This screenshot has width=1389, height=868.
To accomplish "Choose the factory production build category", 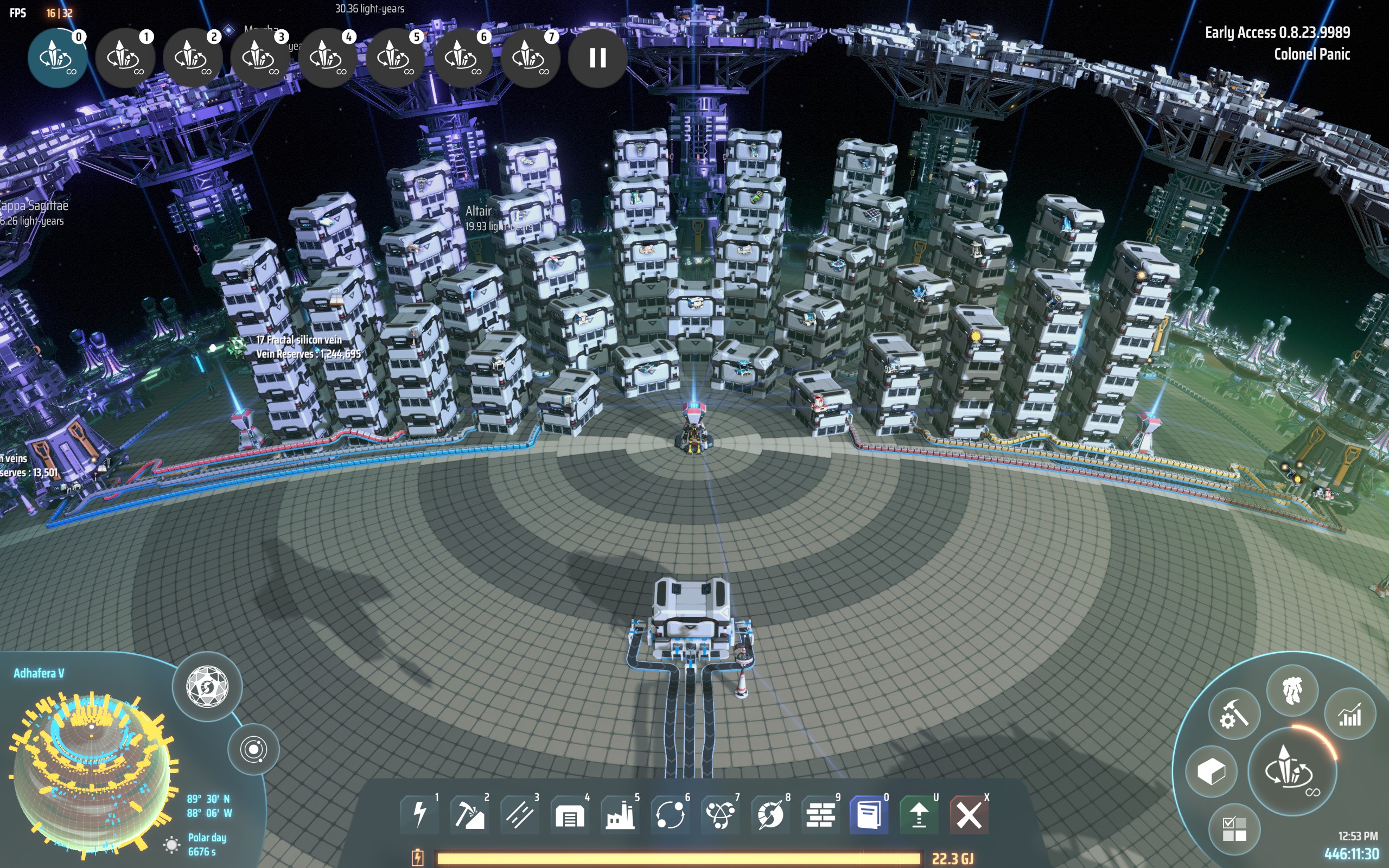I will pyautogui.click(x=620, y=814).
